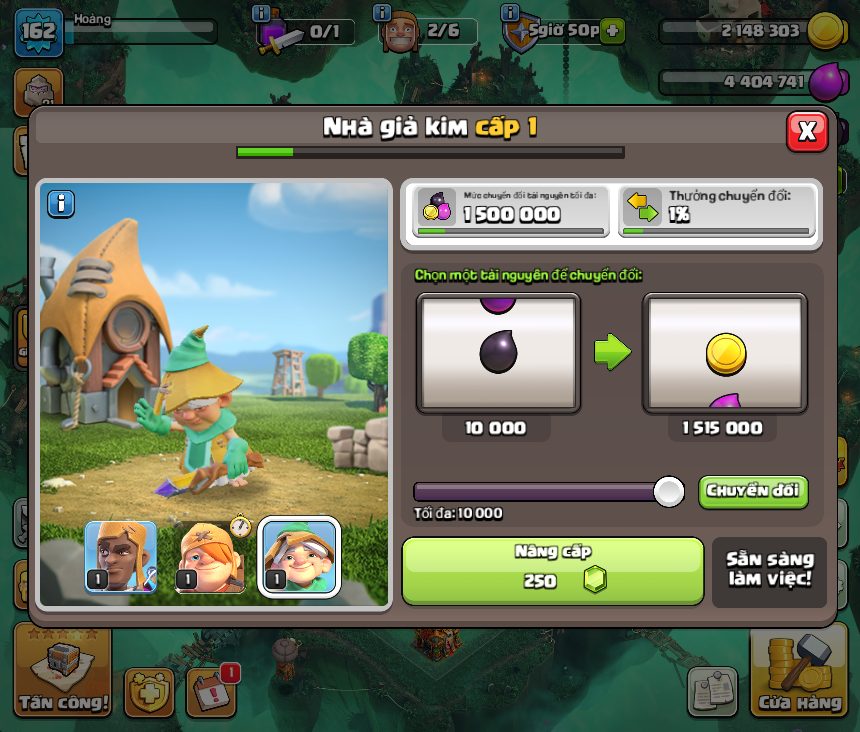Viewport: 860px width, 732px height.
Task: Open the notes clipboard icon
Action: [x=712, y=691]
